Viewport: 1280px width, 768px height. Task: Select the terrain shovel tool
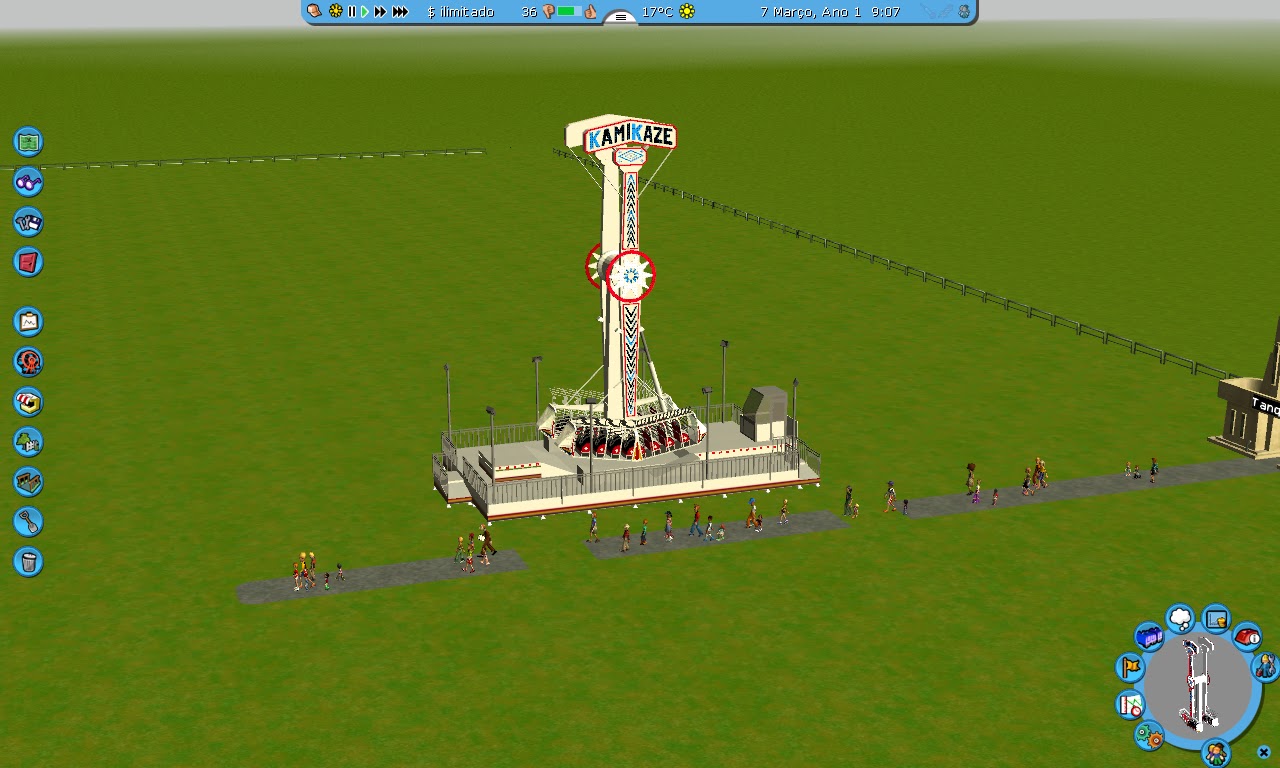[x=28, y=522]
